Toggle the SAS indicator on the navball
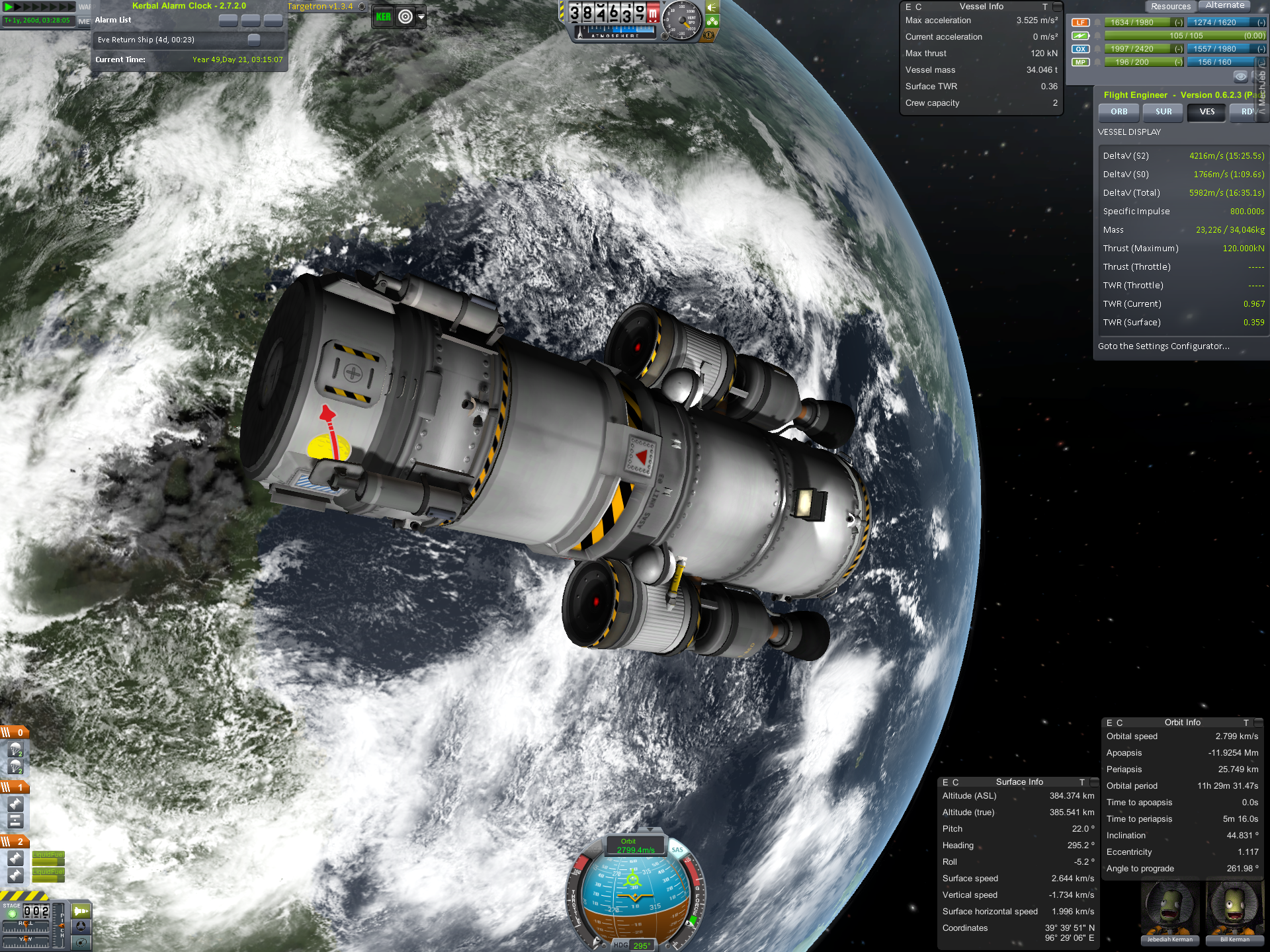1270x952 pixels. point(677,850)
